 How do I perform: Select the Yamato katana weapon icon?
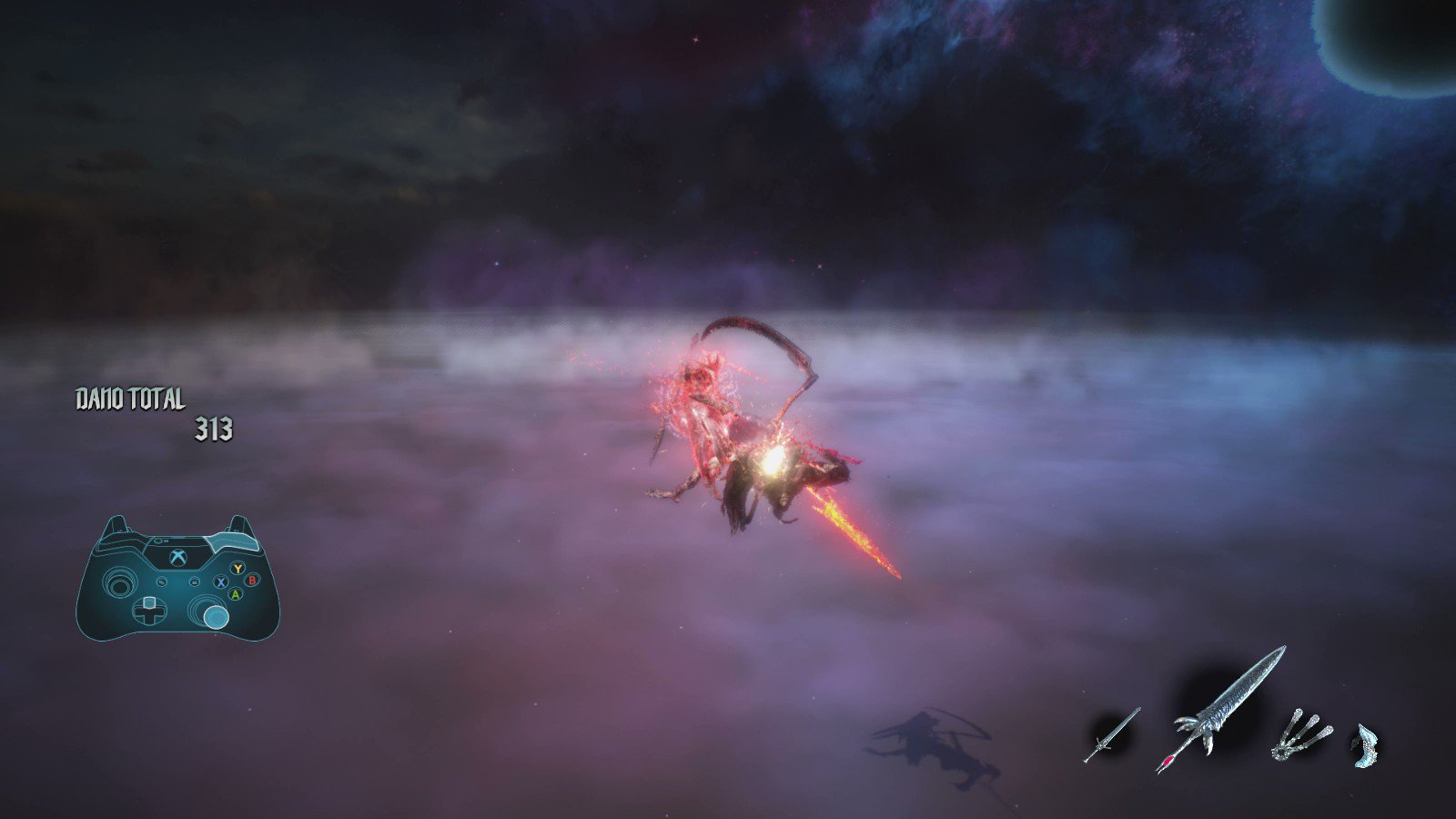click(x=1111, y=735)
